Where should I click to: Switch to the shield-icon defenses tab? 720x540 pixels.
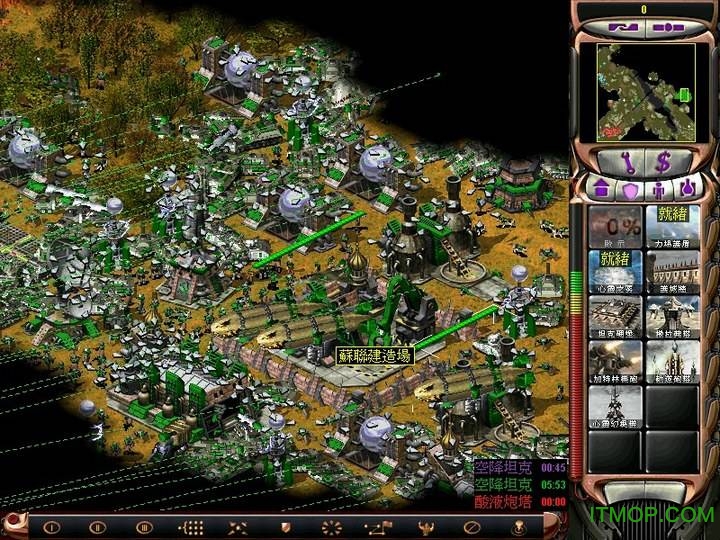631,188
